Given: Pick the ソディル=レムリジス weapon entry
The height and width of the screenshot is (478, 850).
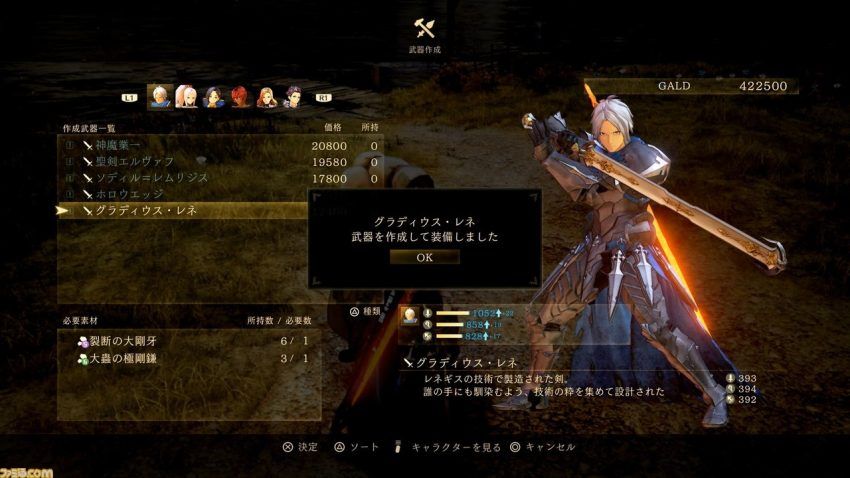Looking at the screenshot, I should [220, 178].
